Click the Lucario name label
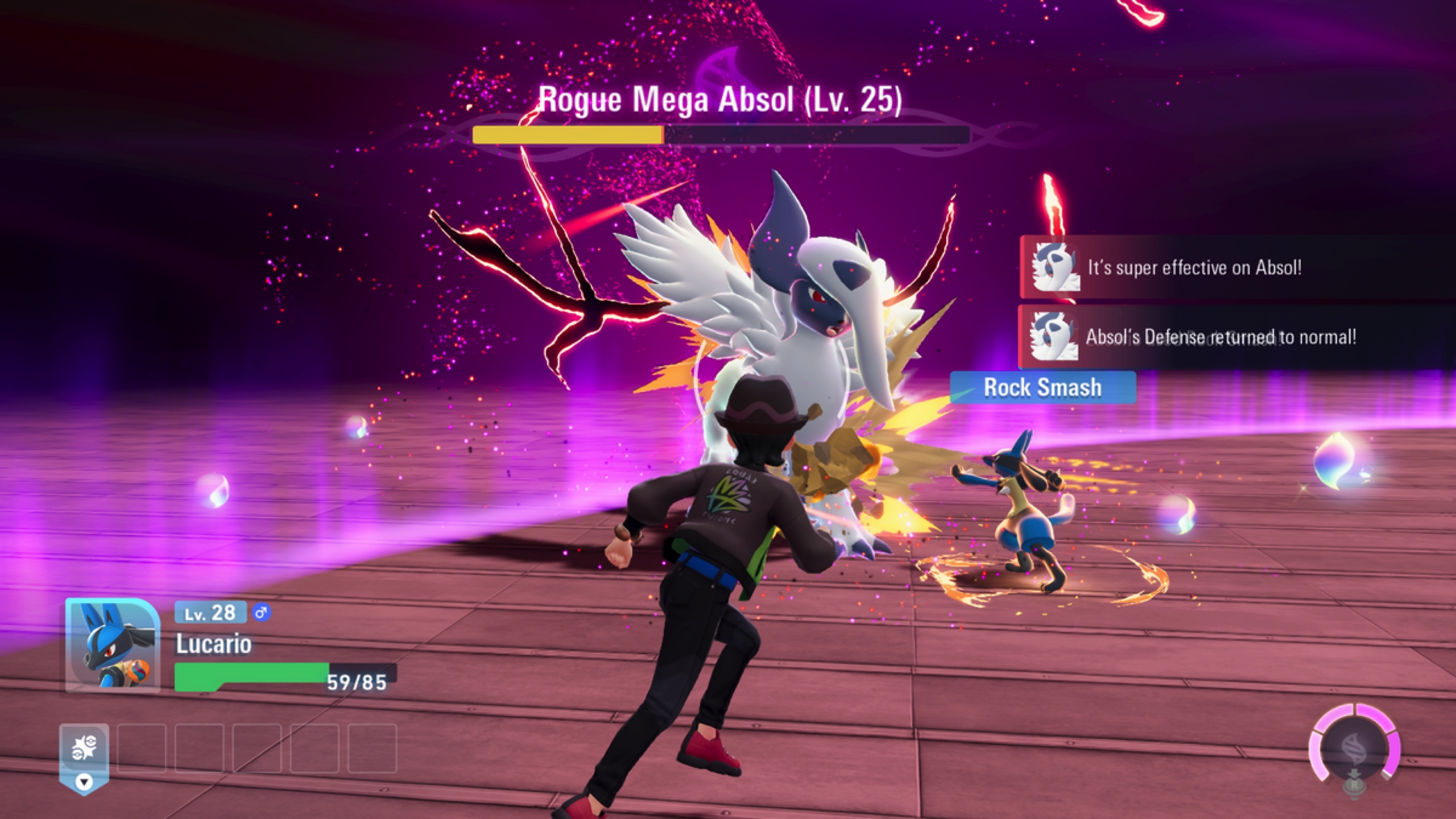1456x819 pixels. 213,646
